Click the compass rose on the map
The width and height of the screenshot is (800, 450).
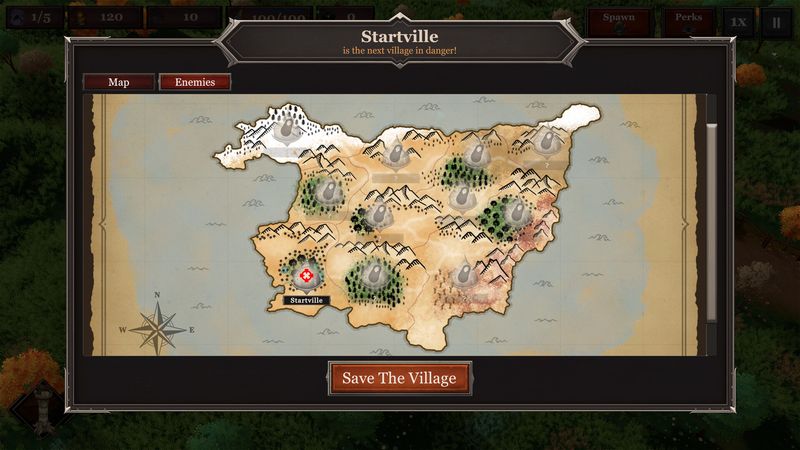156,326
